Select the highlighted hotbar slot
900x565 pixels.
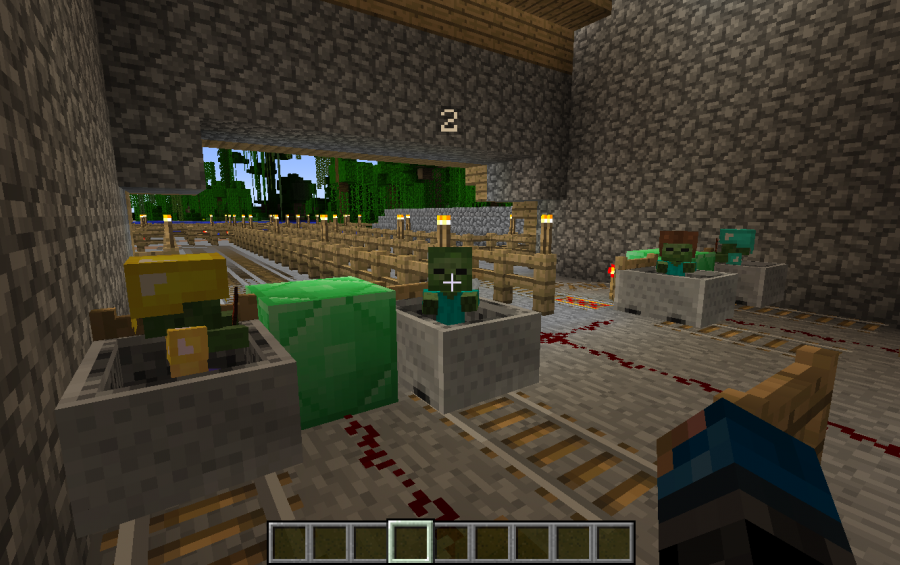click(410, 542)
